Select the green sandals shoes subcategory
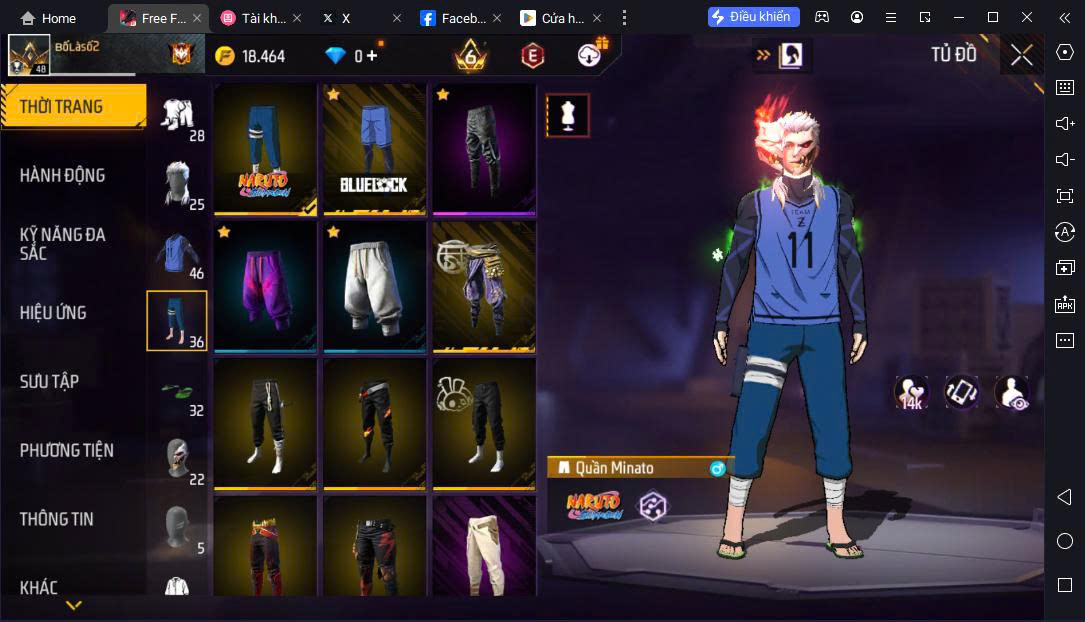1085x622 pixels. point(178,391)
